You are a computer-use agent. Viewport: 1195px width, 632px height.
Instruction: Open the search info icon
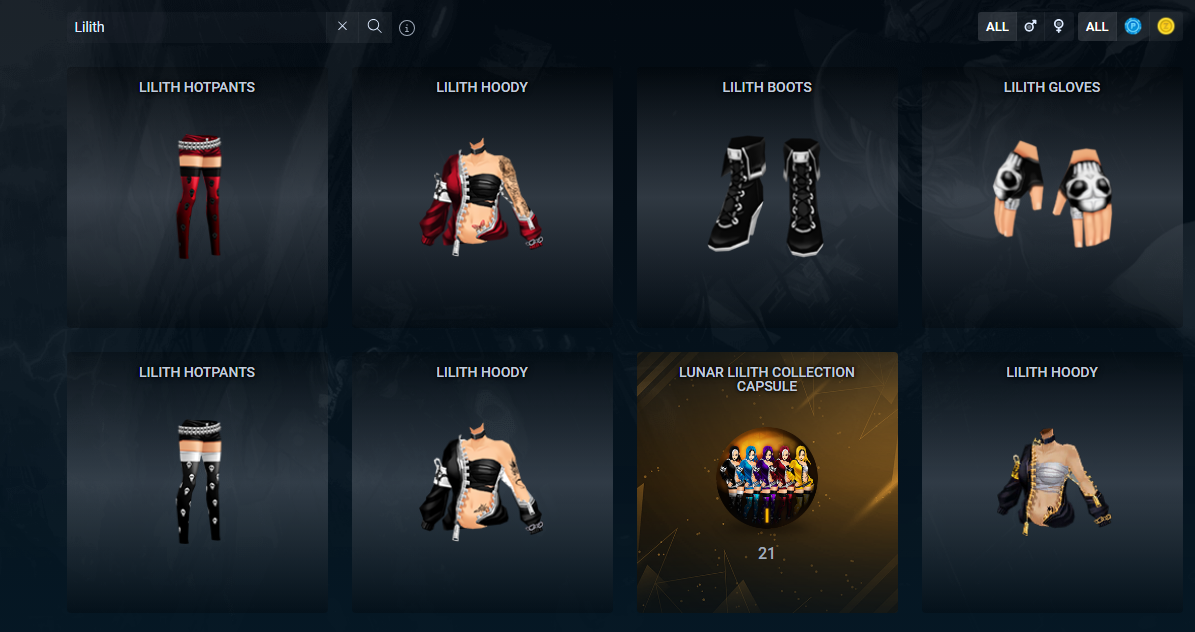(407, 28)
